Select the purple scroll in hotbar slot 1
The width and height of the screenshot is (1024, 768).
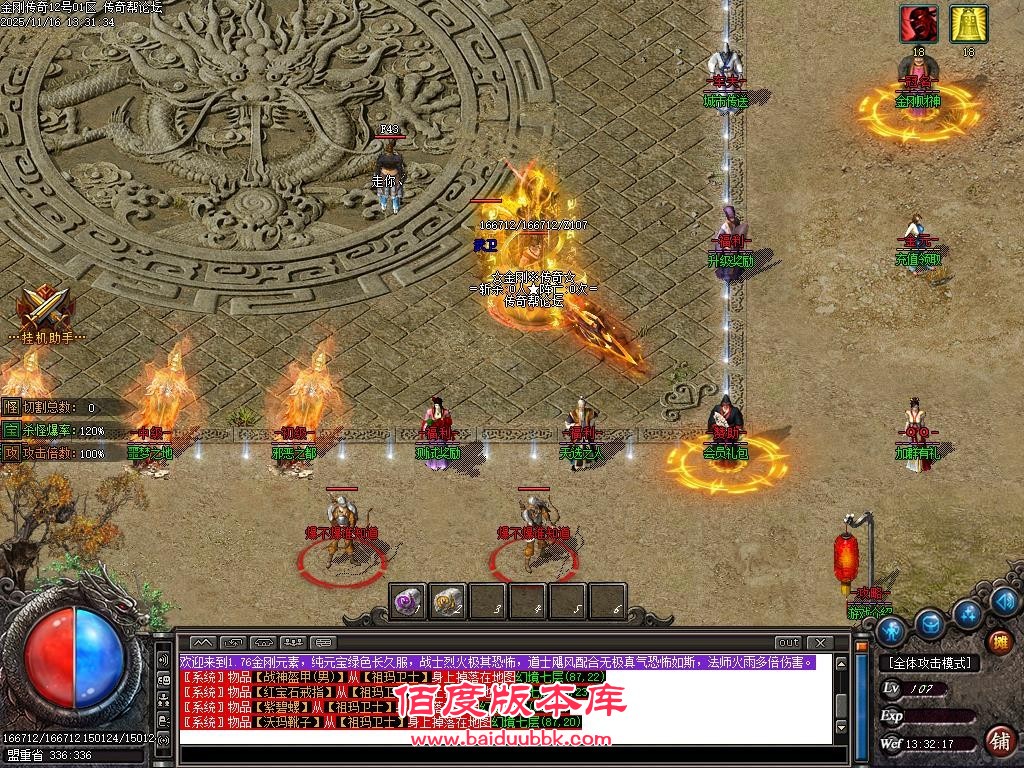point(407,601)
